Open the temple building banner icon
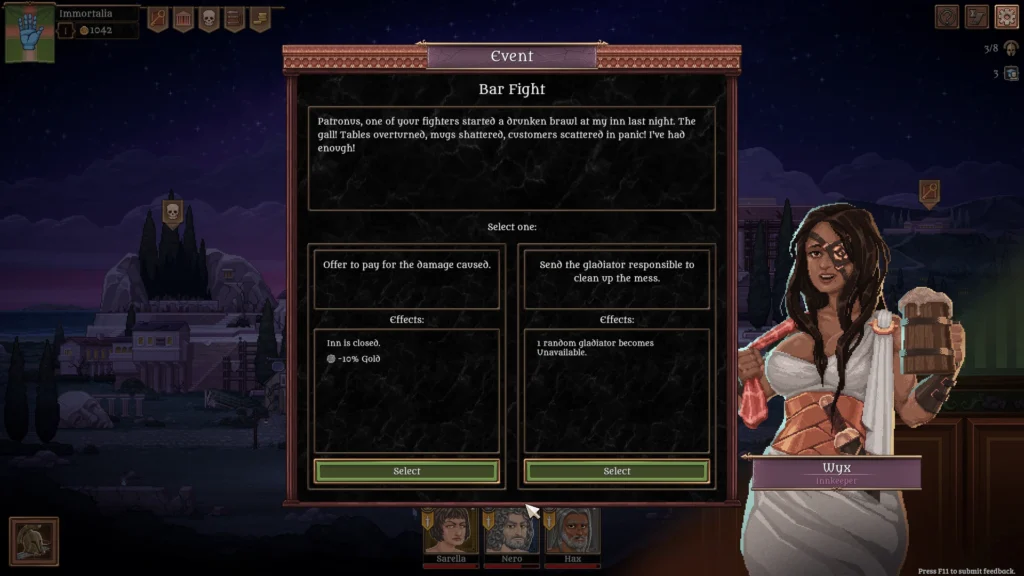 (184, 18)
